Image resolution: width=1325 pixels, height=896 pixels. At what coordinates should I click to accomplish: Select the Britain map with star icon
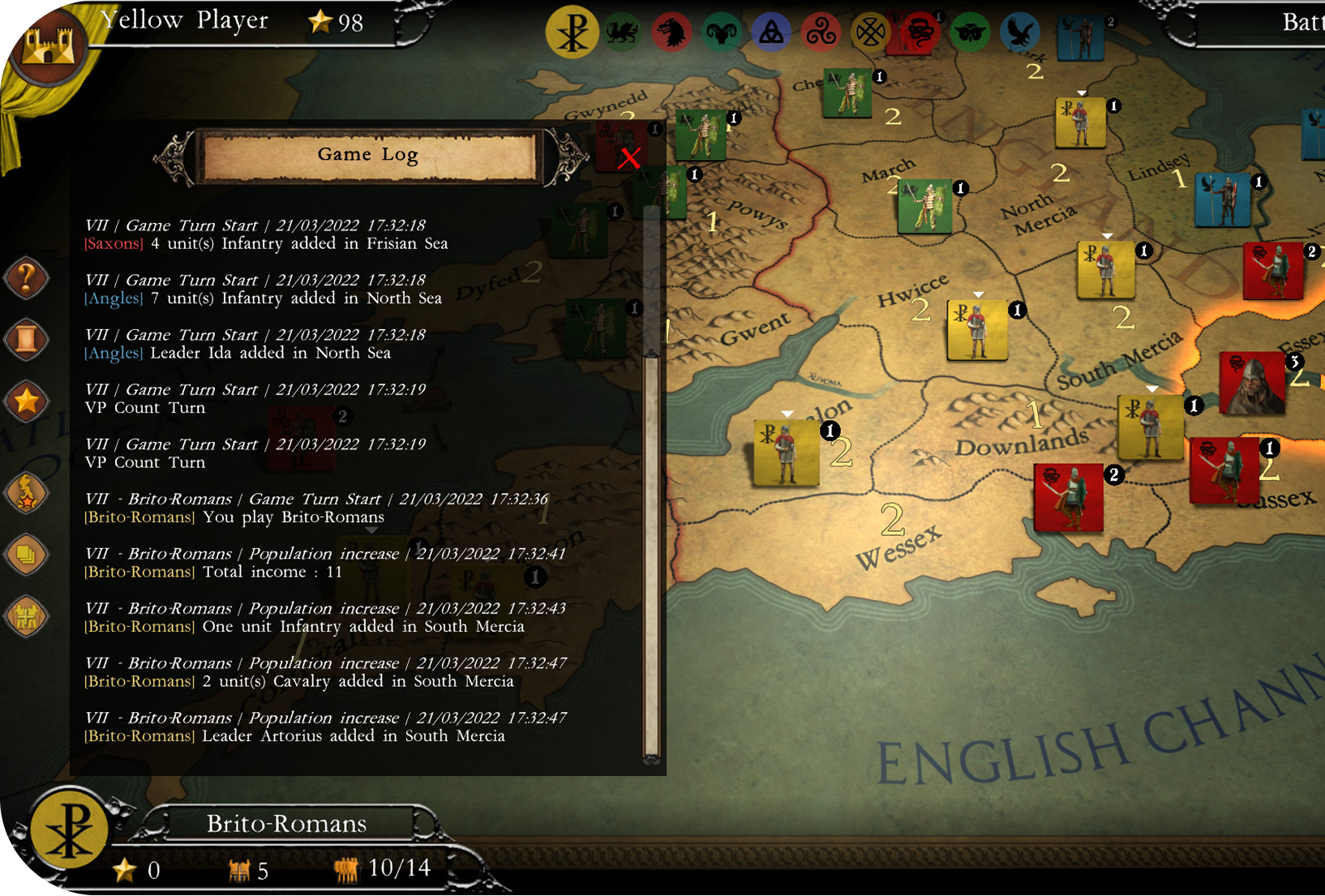(x=27, y=494)
